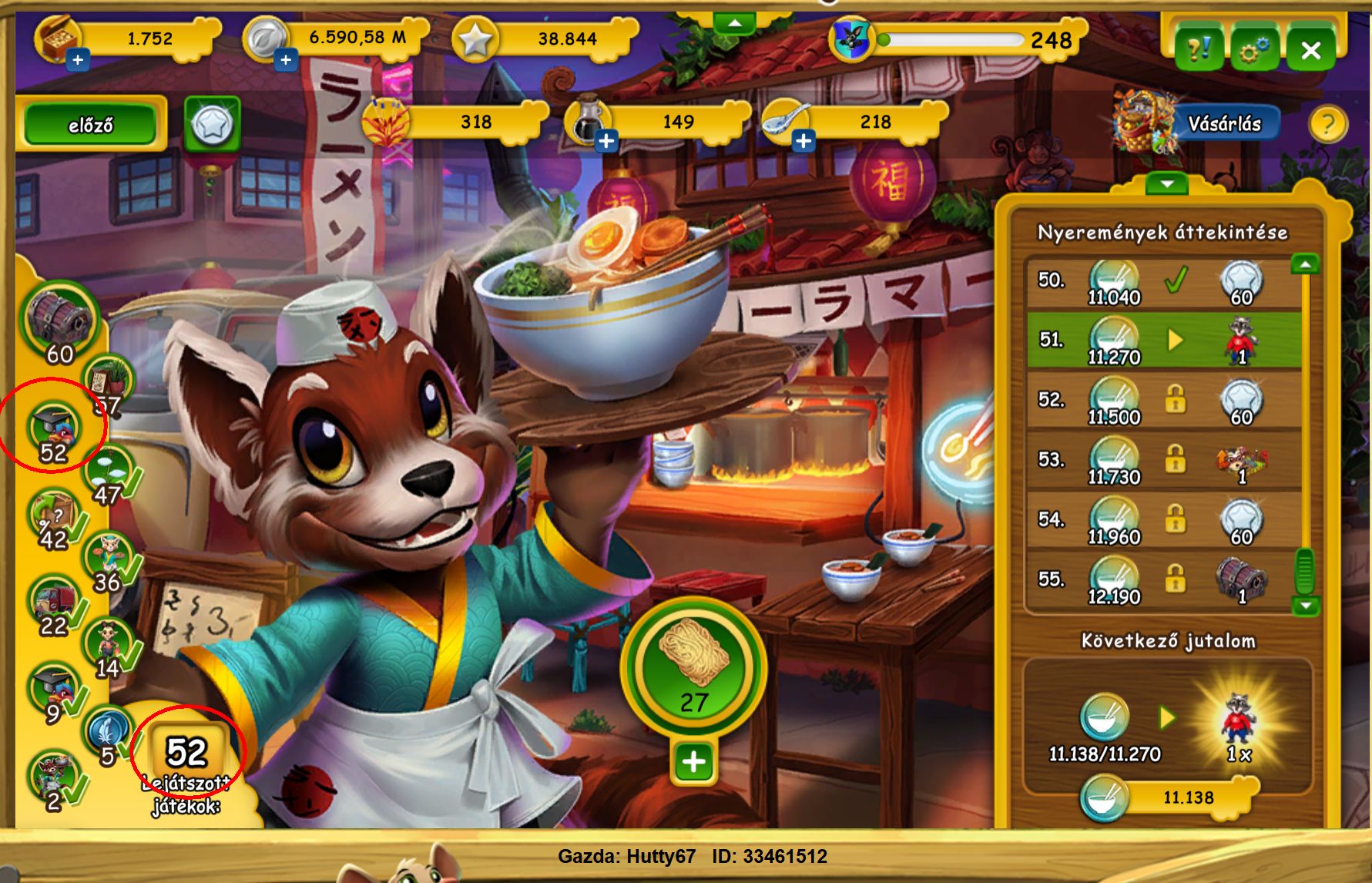Go back with the előző button
The height and width of the screenshot is (883, 1372).
click(x=90, y=124)
